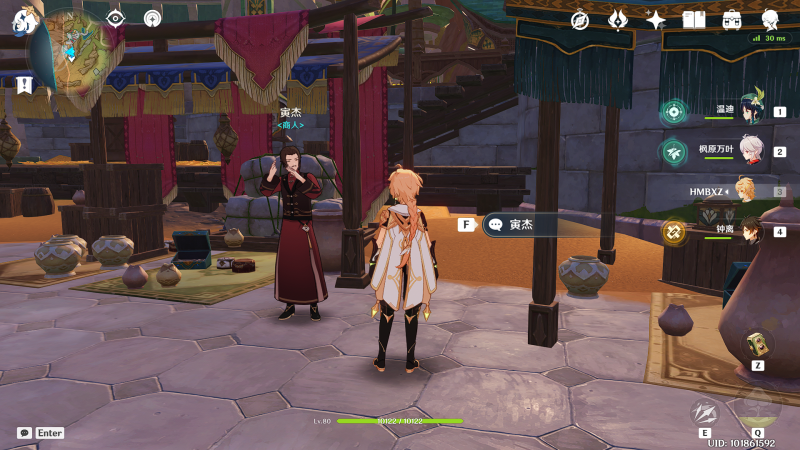Open the compass icon in the top bar
This screenshot has width=800, height=450.
pyautogui.click(x=580, y=20)
